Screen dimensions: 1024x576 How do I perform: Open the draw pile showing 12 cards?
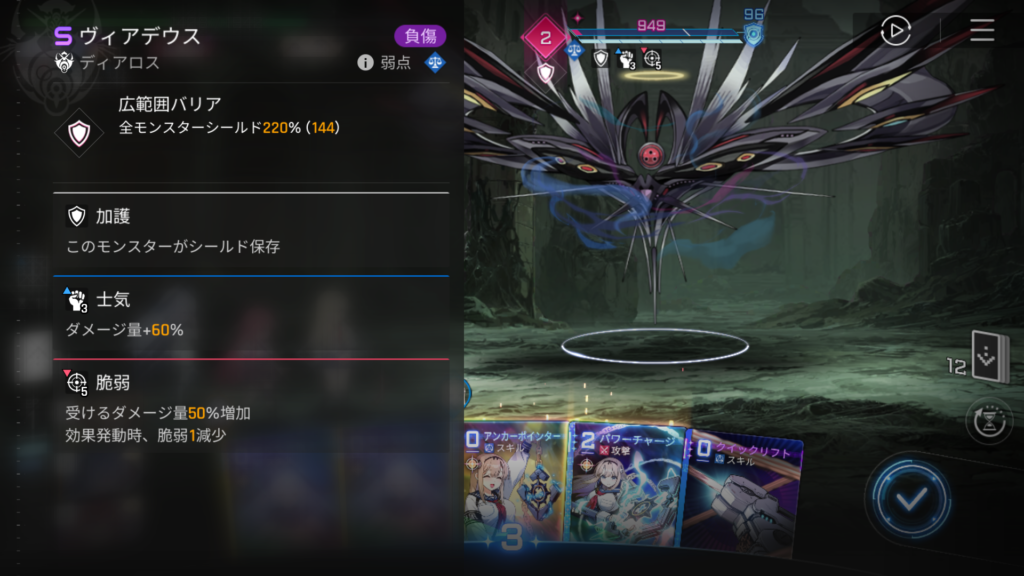[x=990, y=360]
